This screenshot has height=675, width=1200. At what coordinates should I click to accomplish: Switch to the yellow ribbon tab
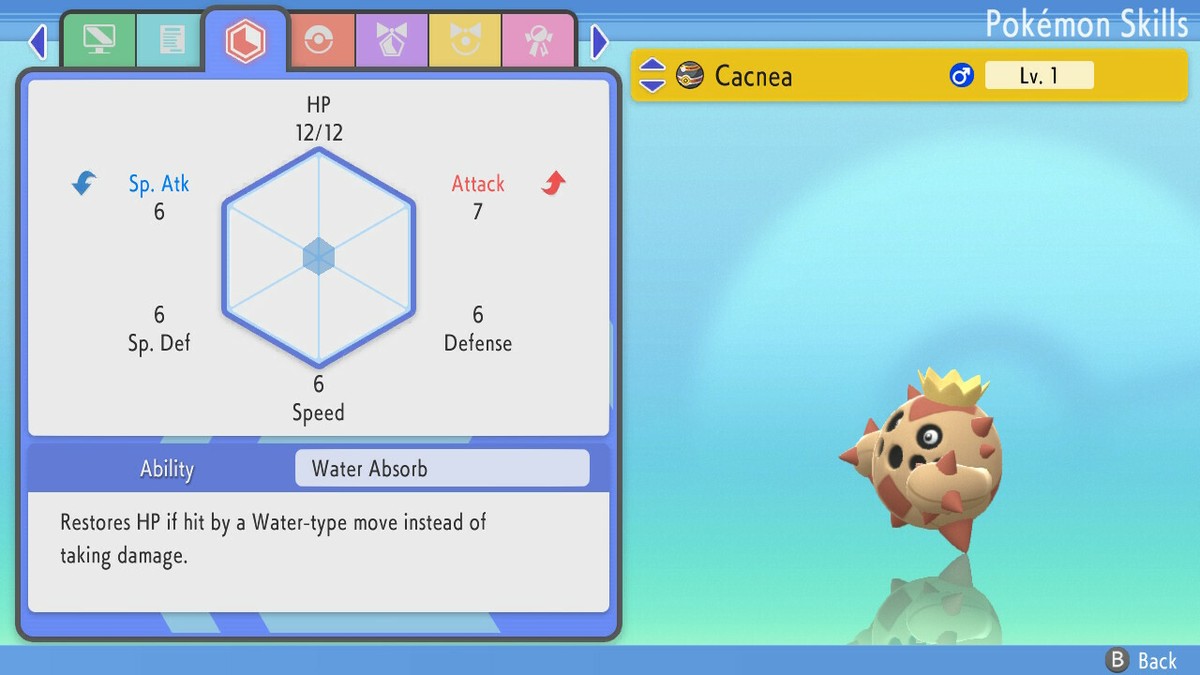(464, 41)
